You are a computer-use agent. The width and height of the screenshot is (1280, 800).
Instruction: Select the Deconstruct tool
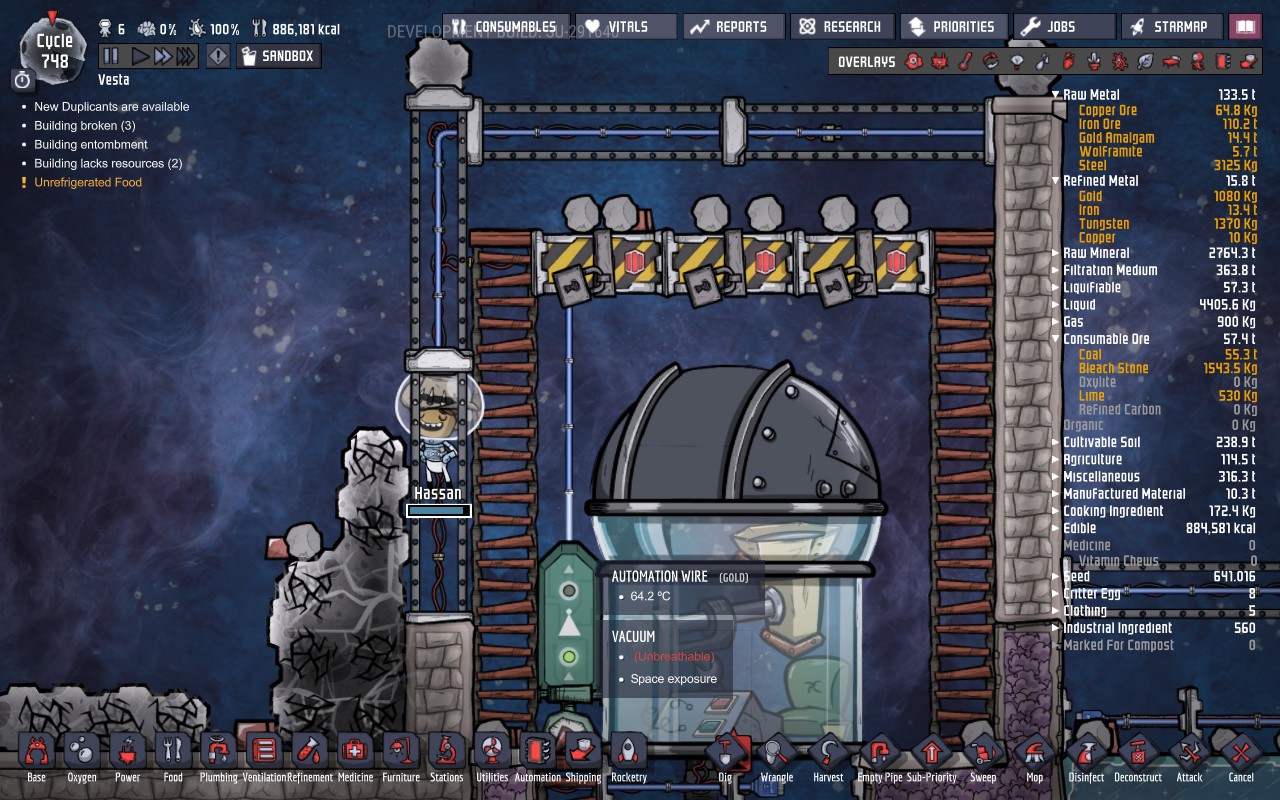(1138, 756)
